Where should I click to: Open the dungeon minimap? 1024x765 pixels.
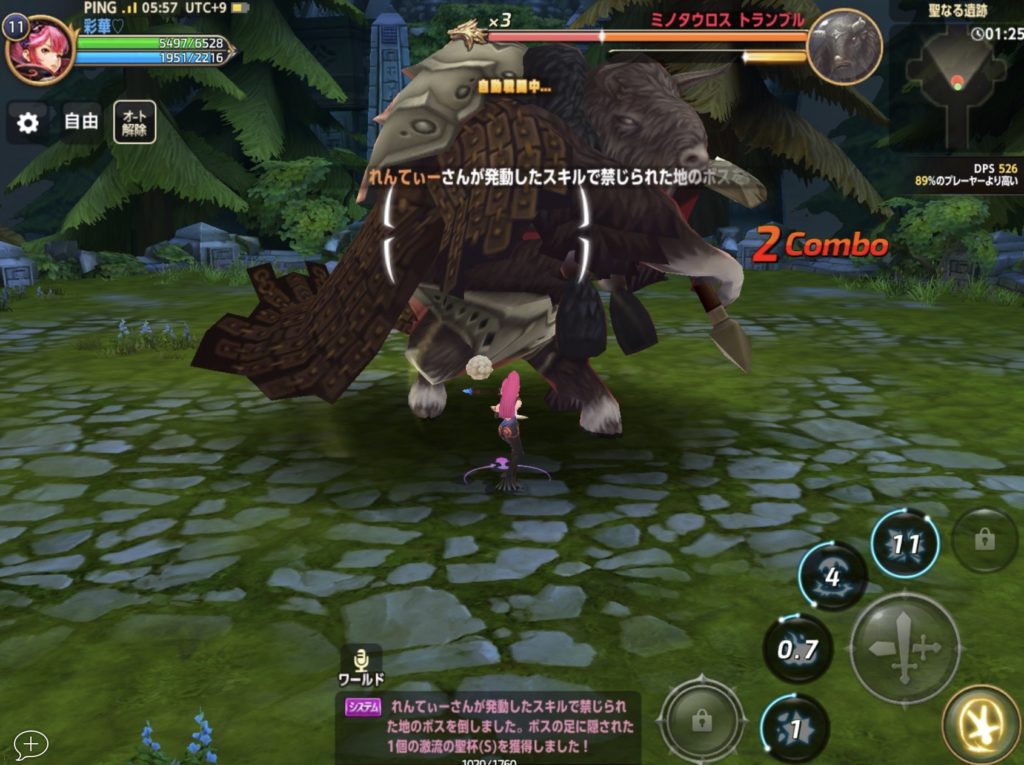point(955,85)
